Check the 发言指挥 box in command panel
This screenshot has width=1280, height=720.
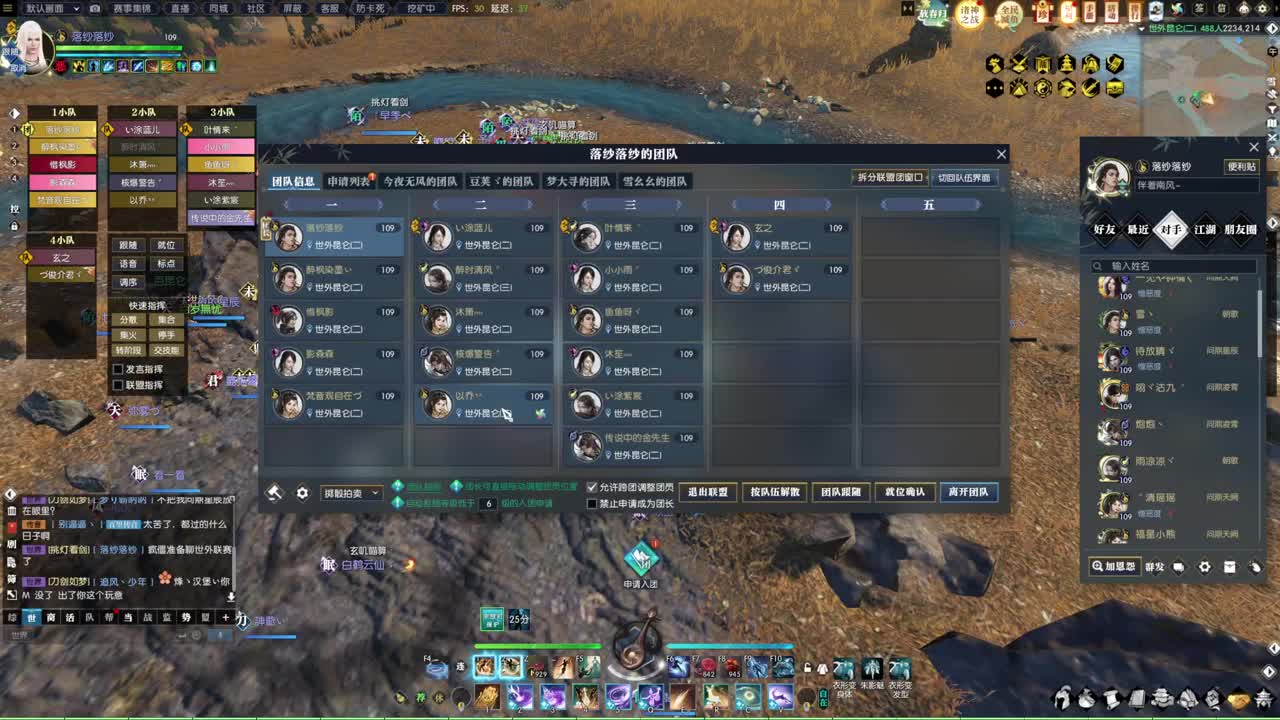[x=117, y=369]
